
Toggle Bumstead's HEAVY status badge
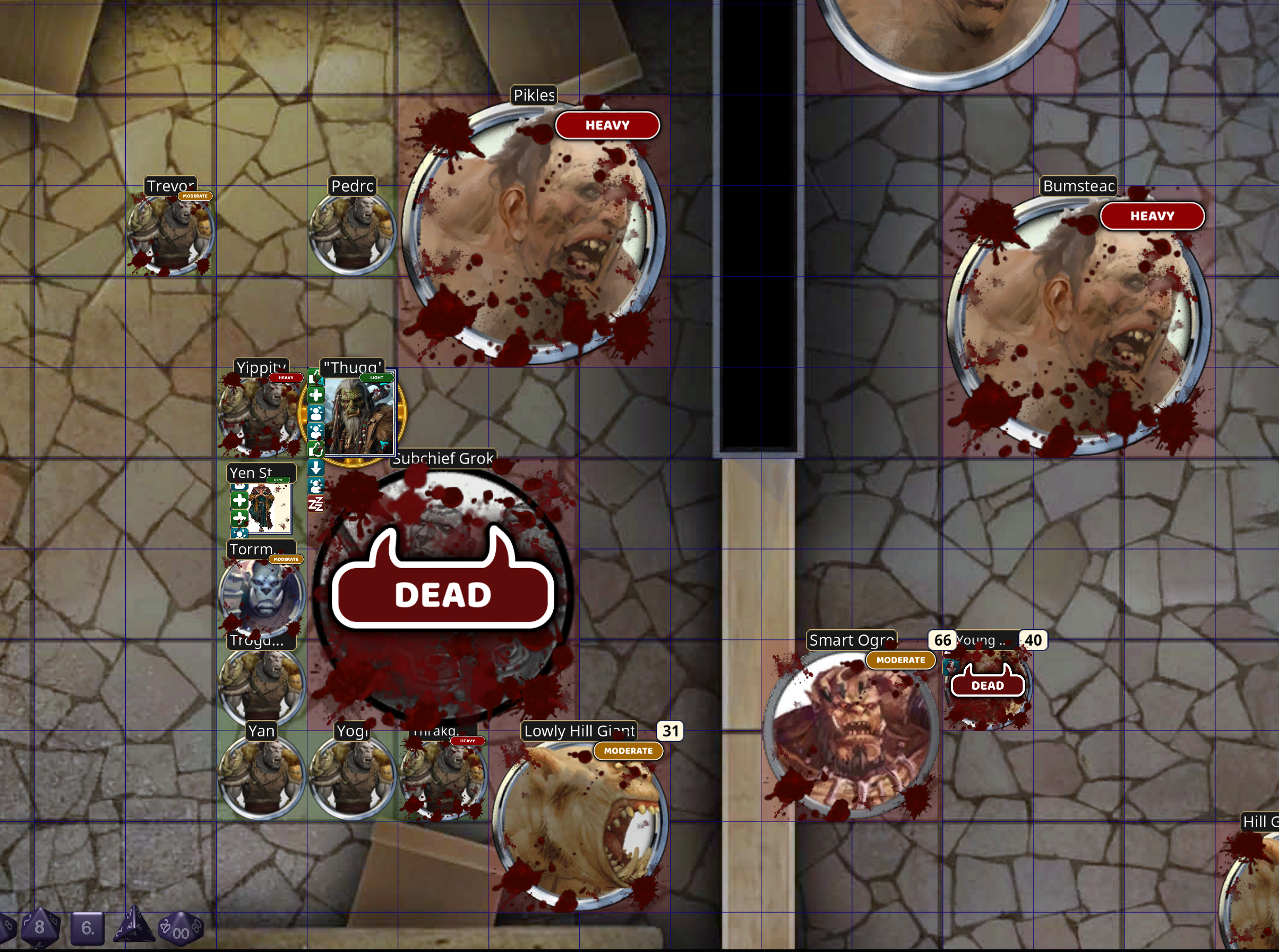1153,216
